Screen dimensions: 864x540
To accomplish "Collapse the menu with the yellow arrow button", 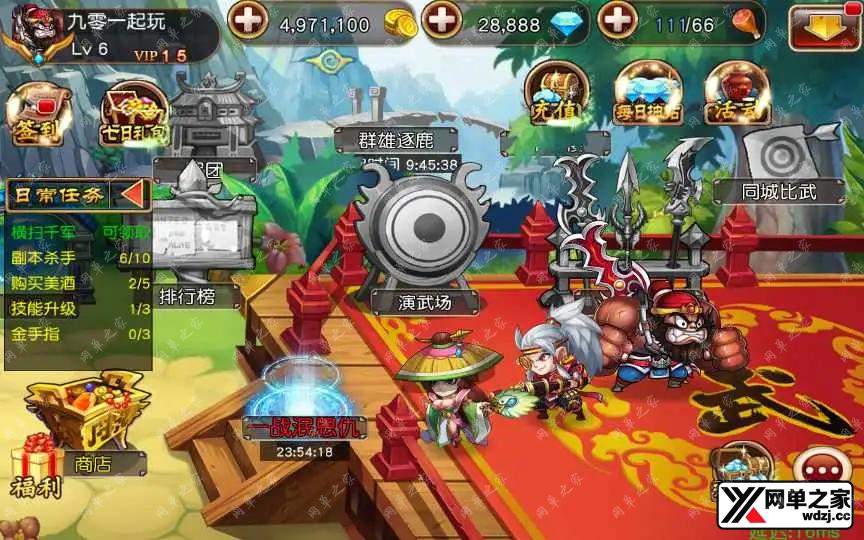I will [x=824, y=27].
